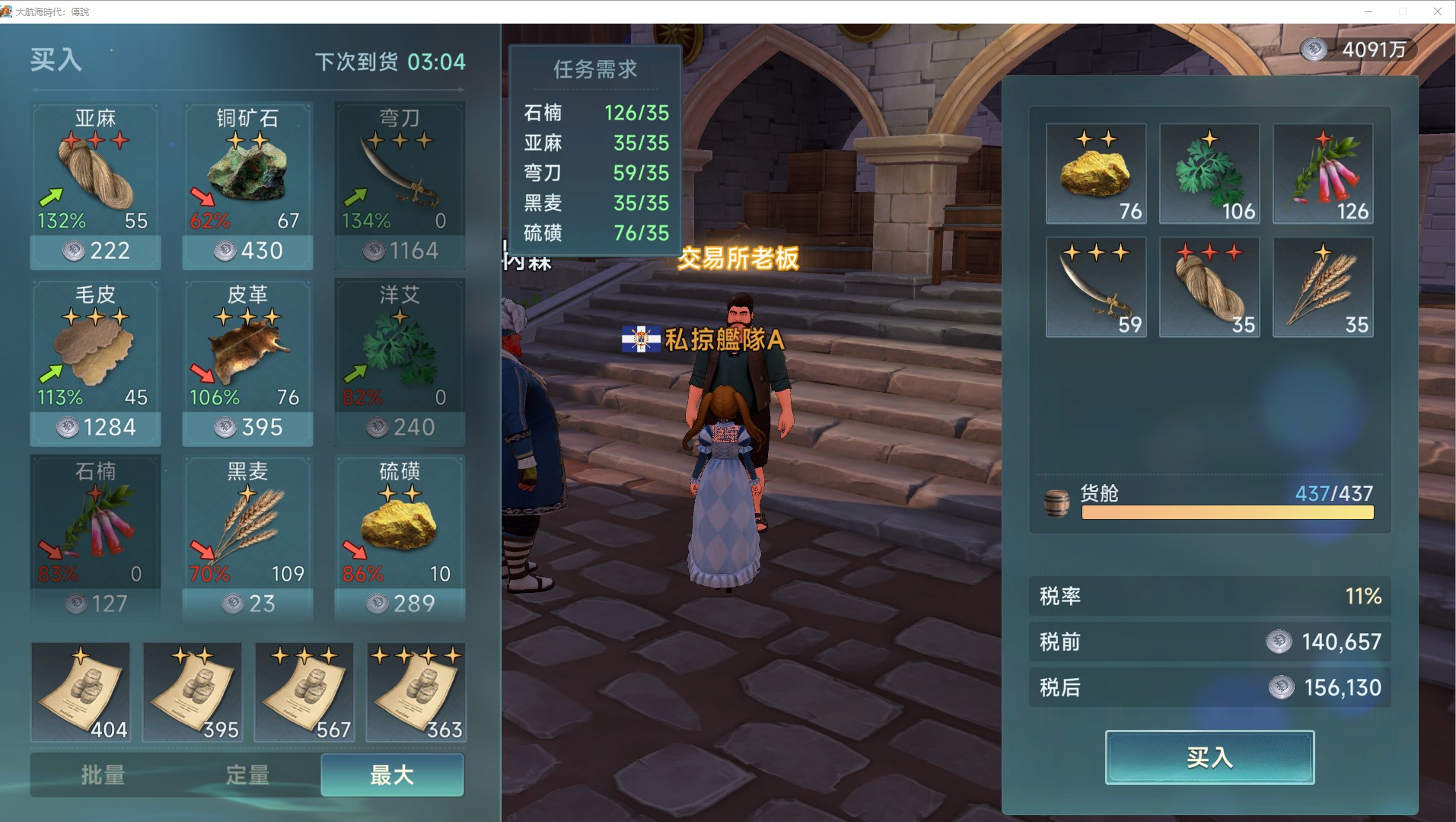Switch to 批量 bulk mode

click(x=103, y=776)
